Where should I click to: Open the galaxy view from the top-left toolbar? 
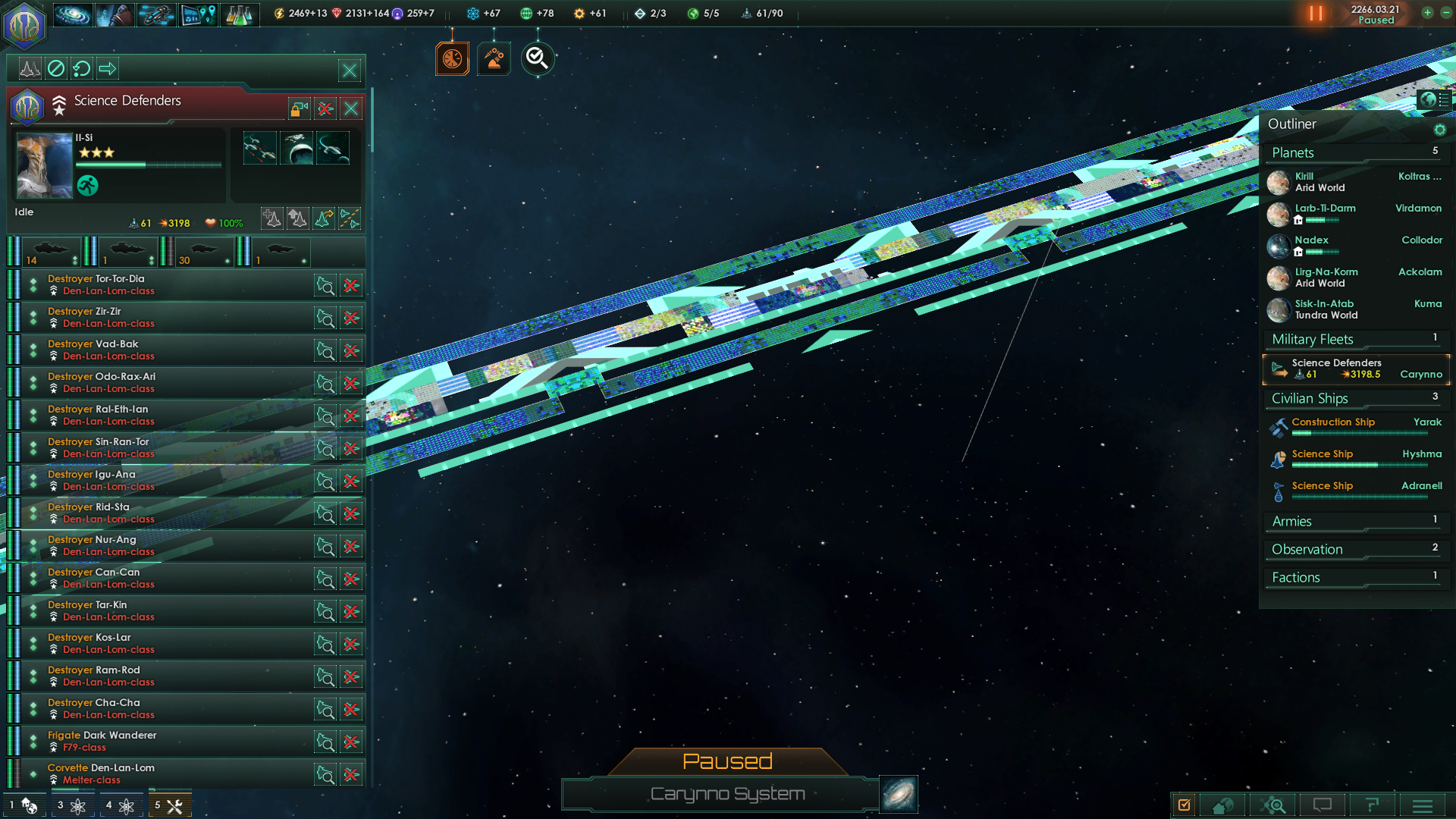pyautogui.click(x=72, y=14)
